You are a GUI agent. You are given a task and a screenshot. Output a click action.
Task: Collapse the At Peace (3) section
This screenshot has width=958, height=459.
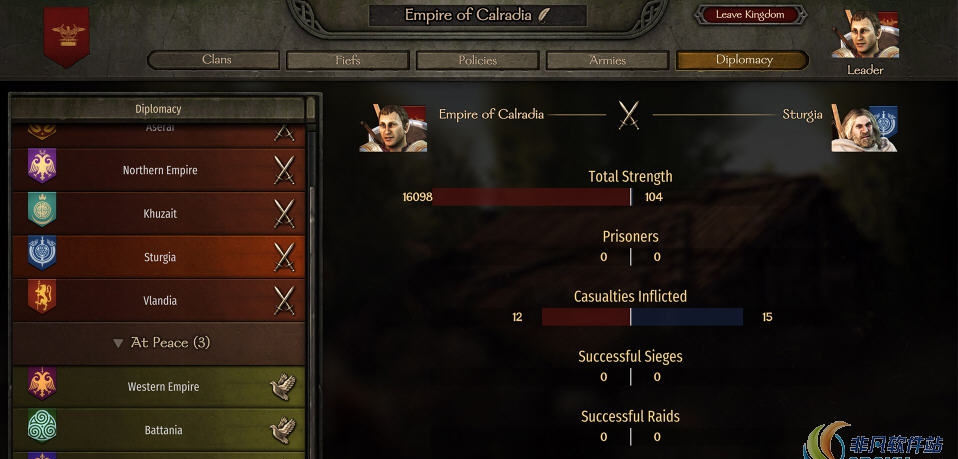(119, 343)
